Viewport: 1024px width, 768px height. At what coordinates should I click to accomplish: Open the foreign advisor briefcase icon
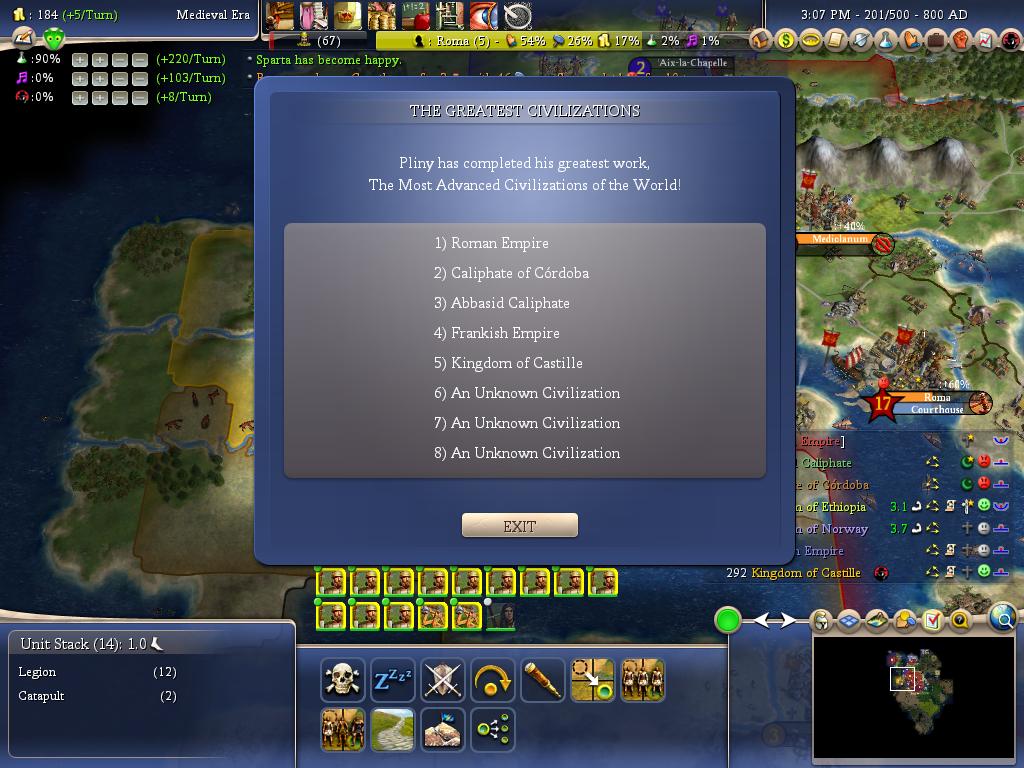click(935, 40)
